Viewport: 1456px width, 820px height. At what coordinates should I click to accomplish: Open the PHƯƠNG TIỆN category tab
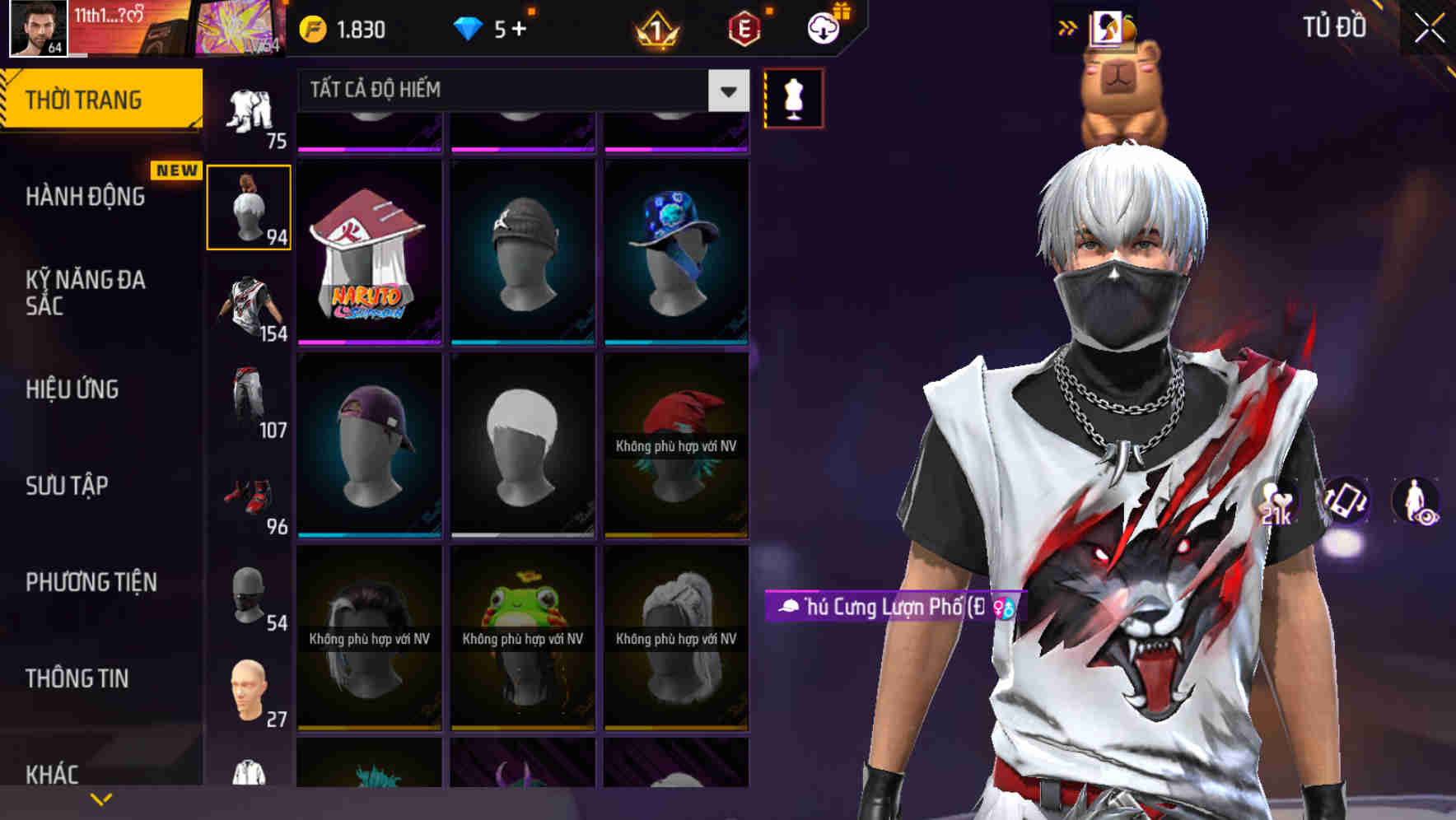click(91, 581)
